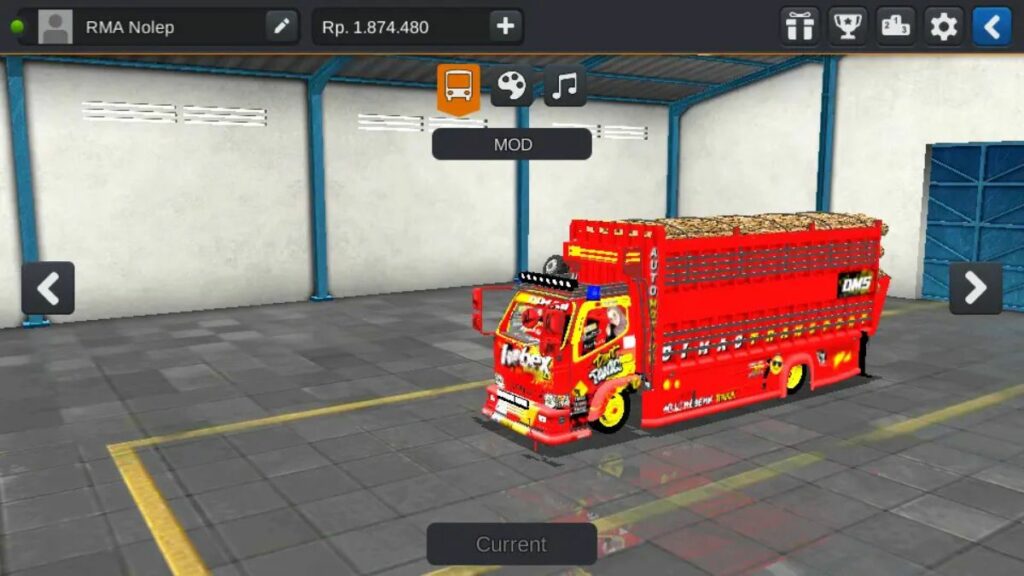Select the Current vehicle button
Image resolution: width=1024 pixels, height=576 pixels.
pyautogui.click(x=512, y=544)
